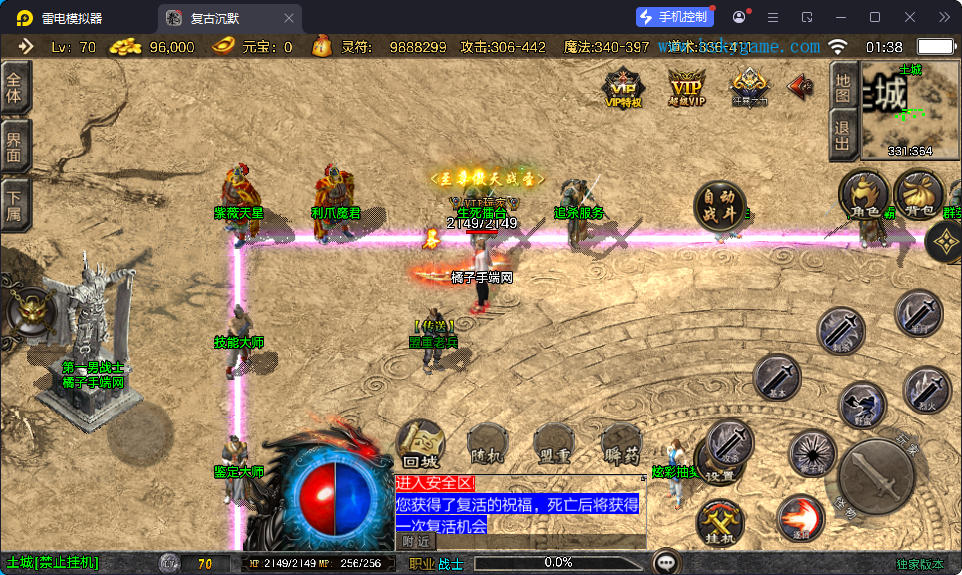
Task: Open the VIP特权 privileges icon
Action: pos(623,86)
